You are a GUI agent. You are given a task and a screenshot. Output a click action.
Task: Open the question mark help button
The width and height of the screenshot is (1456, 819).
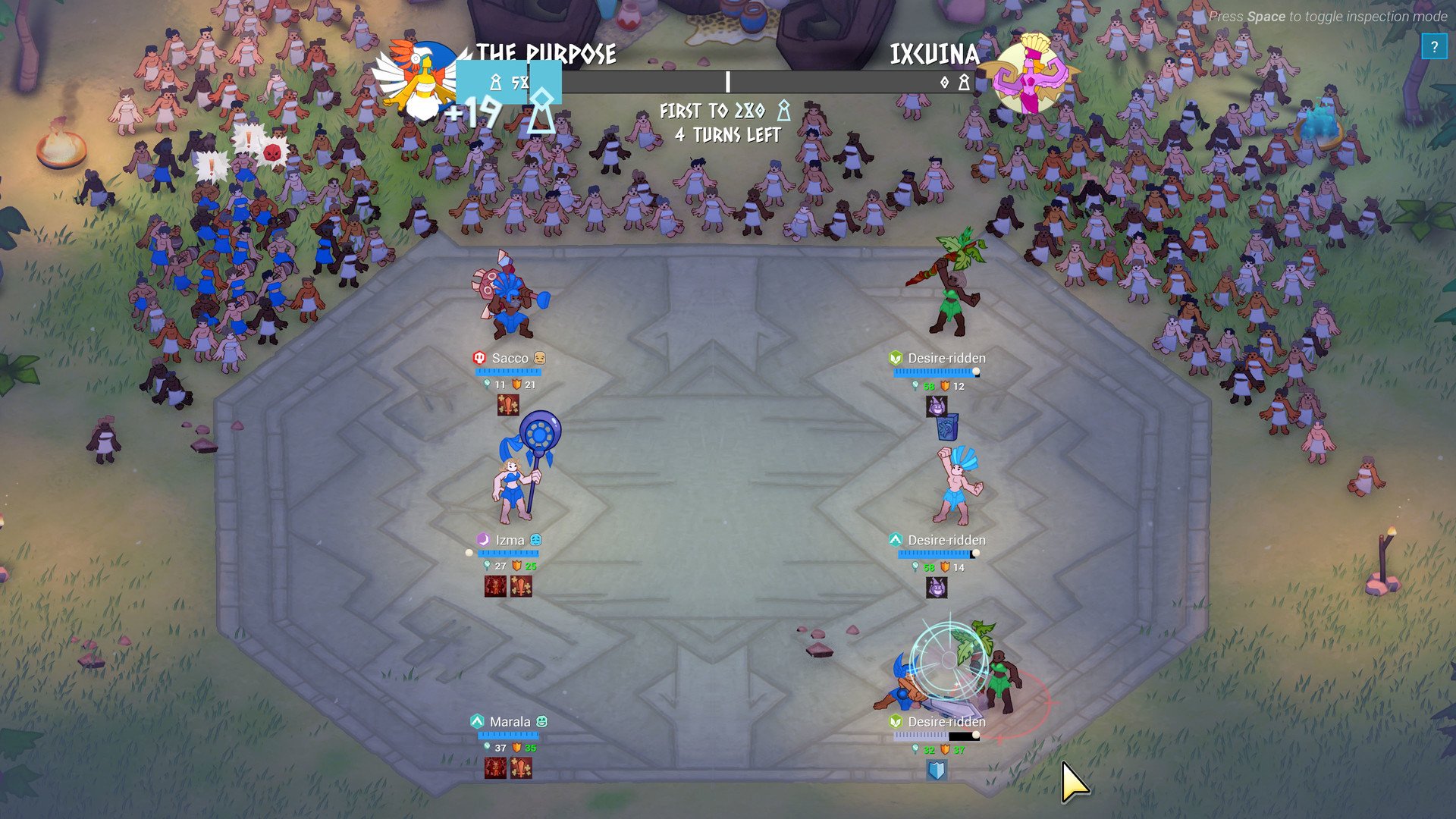pos(1433,47)
